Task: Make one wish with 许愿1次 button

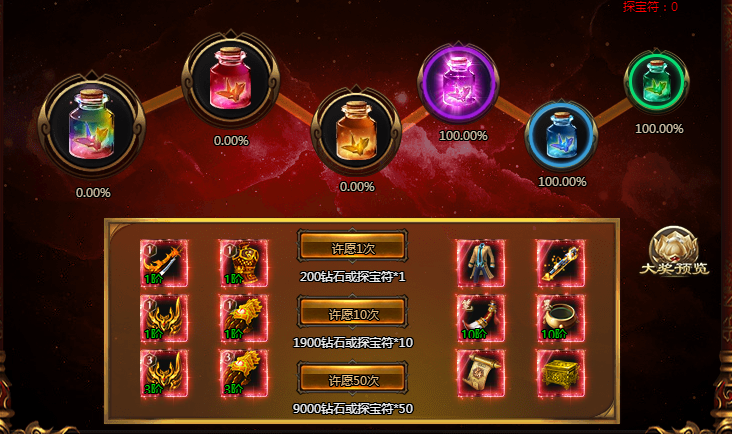Action: [352, 247]
